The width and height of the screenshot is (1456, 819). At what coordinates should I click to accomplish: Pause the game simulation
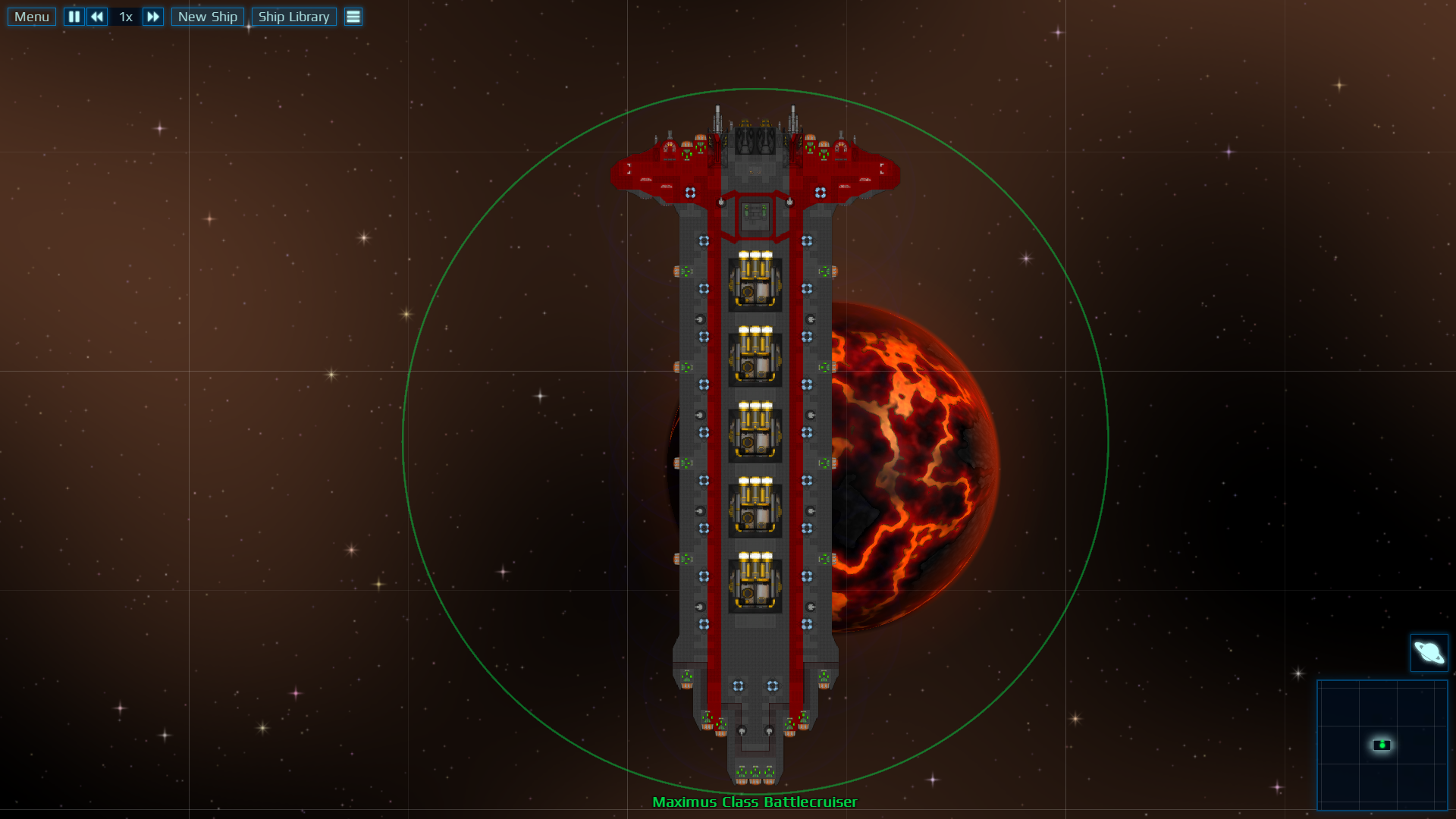(x=74, y=17)
